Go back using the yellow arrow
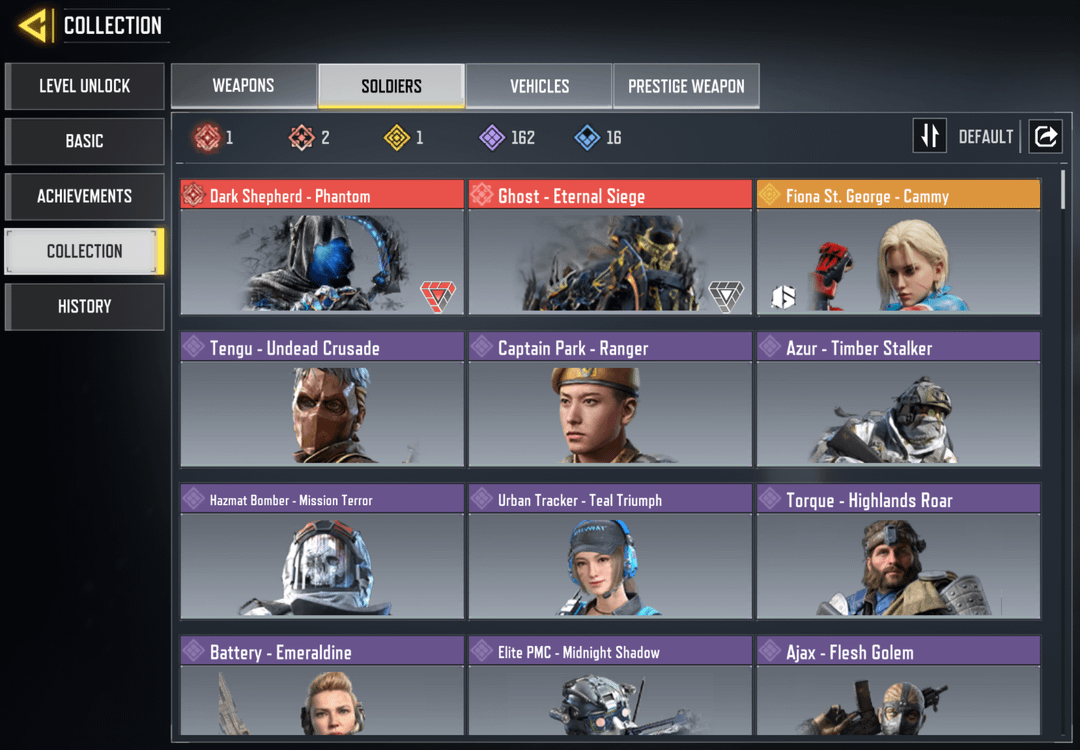This screenshot has height=750, width=1080. (33, 25)
